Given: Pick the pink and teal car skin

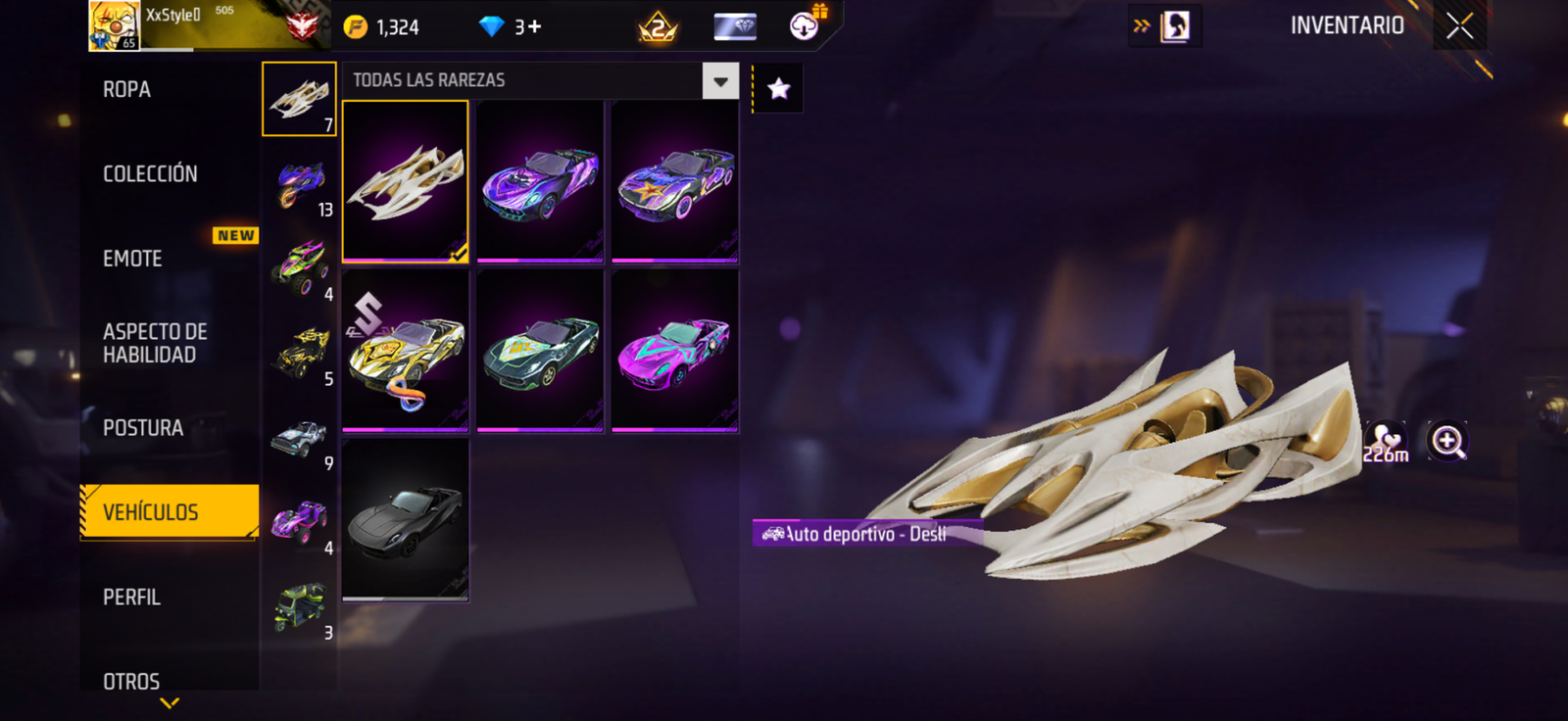Looking at the screenshot, I should click(674, 351).
